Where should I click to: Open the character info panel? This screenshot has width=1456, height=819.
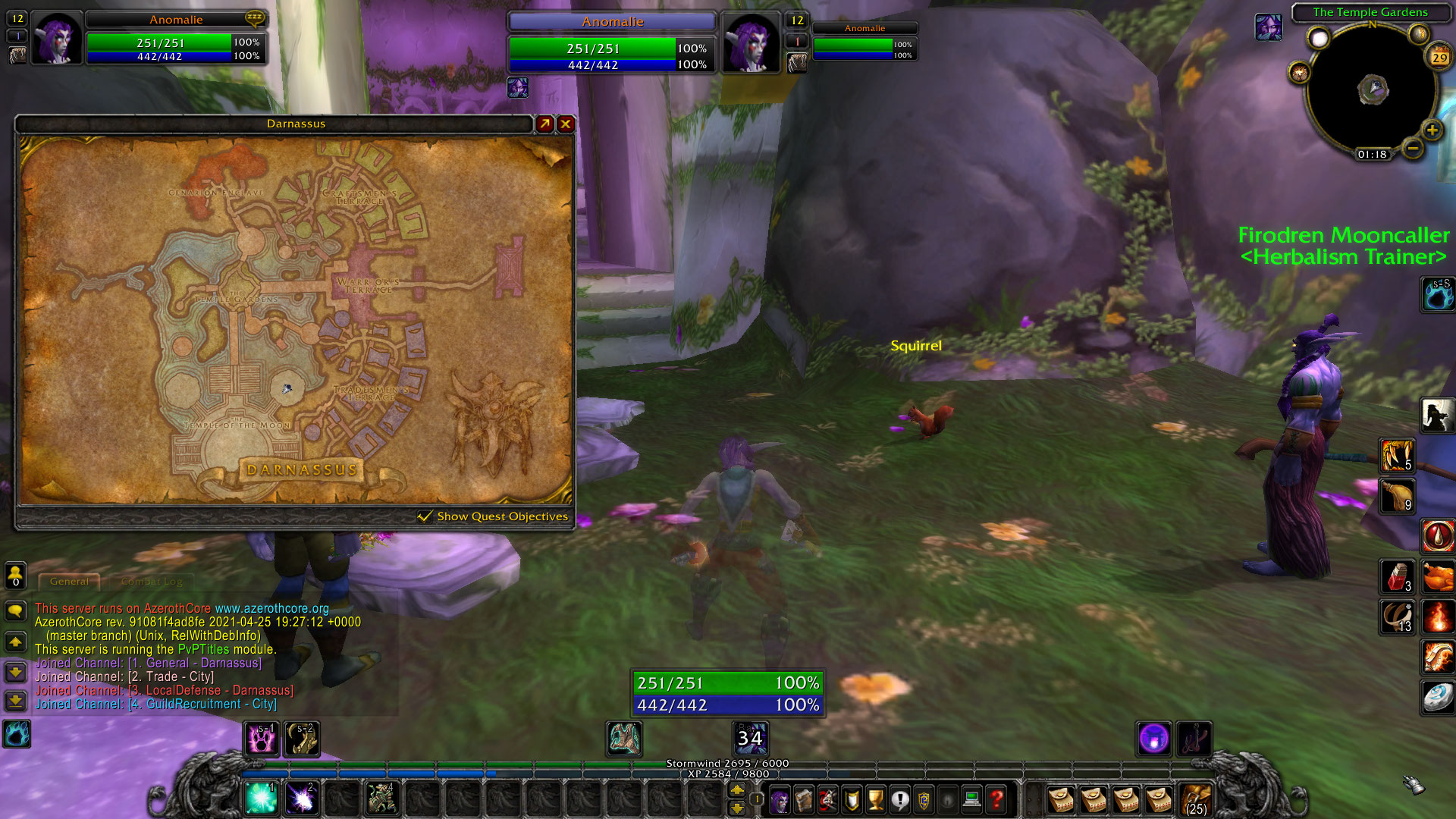(x=779, y=801)
